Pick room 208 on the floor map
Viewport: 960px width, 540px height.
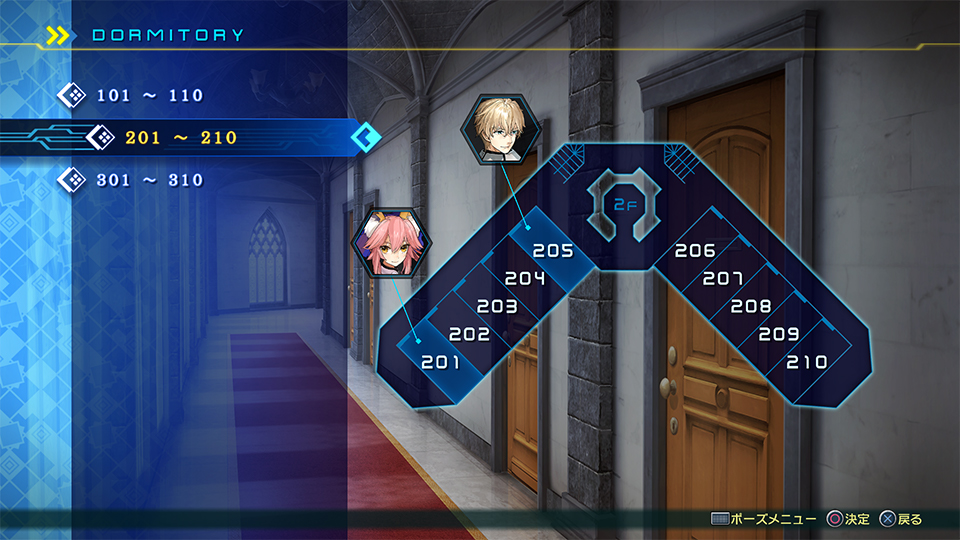[751, 306]
